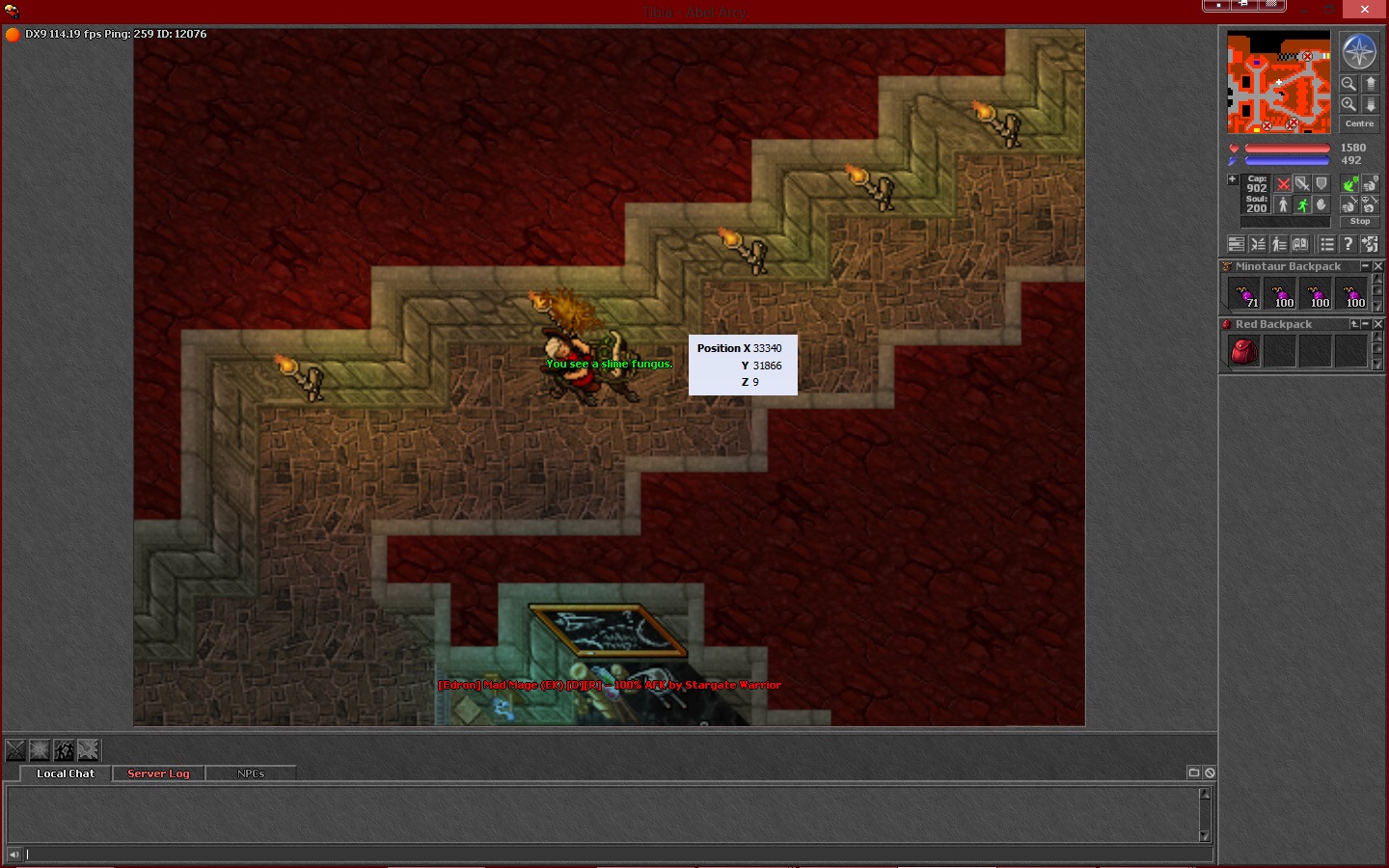Select the potion stack showing 71
Viewport: 1389px width, 868px height.
1244,293
